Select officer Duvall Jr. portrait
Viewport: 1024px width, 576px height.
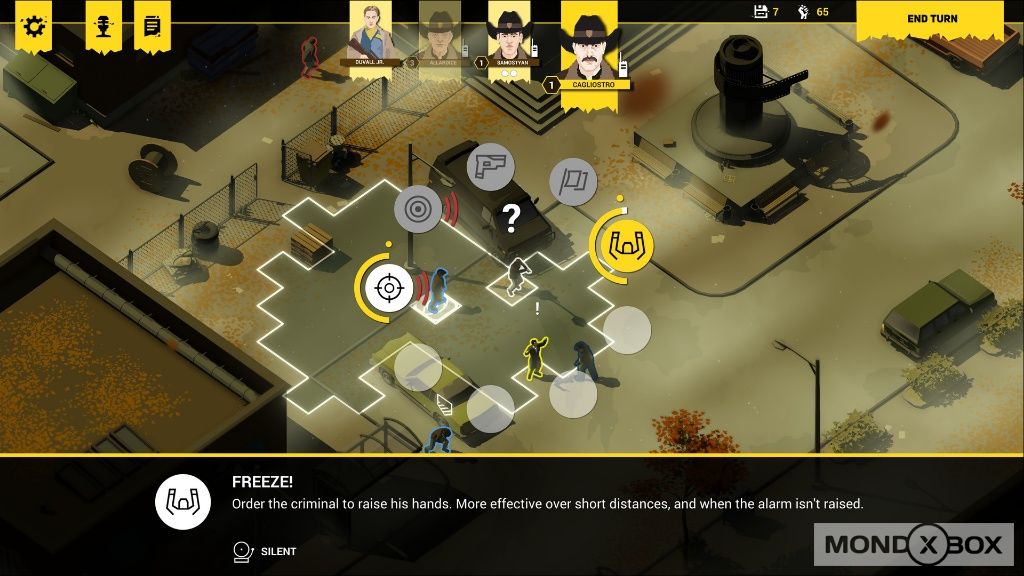pos(369,33)
